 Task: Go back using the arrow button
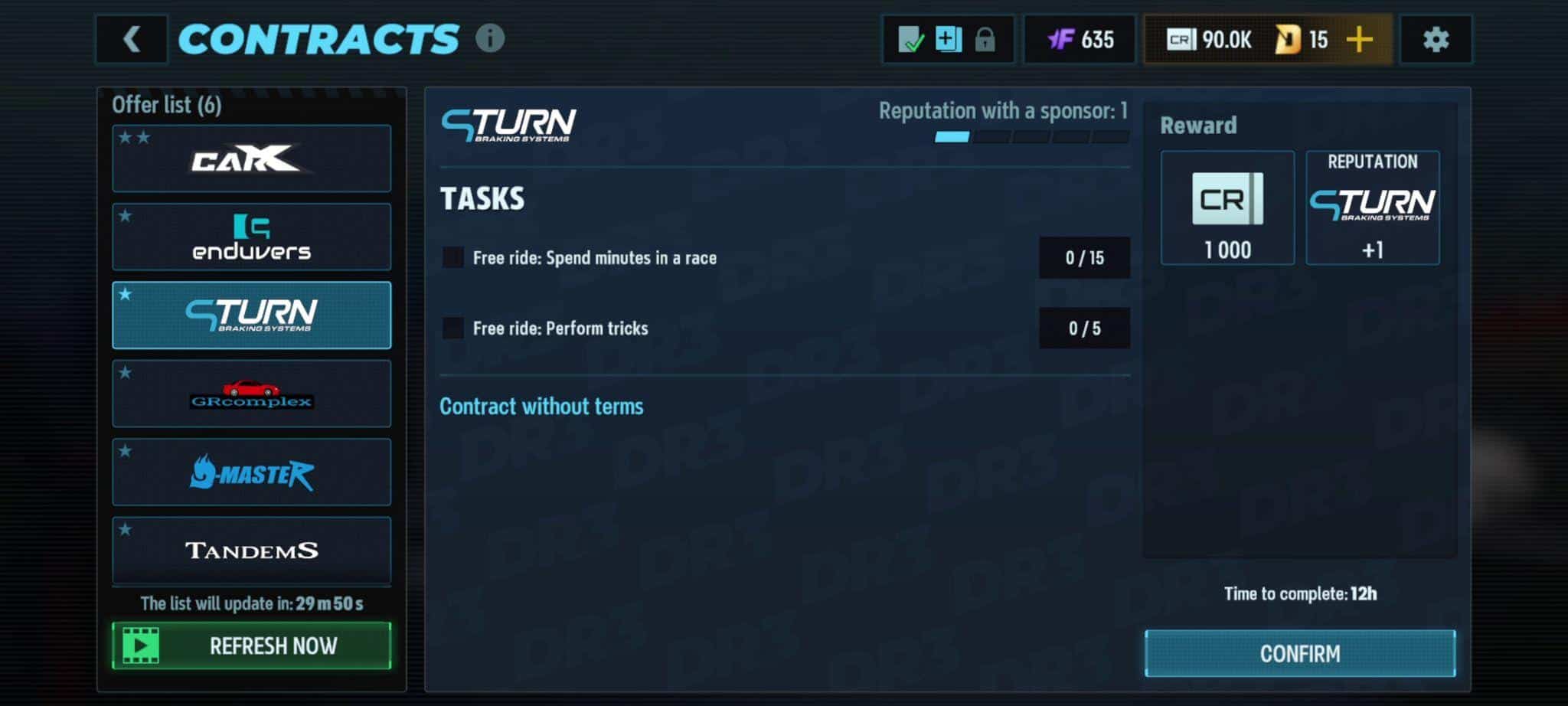click(132, 39)
